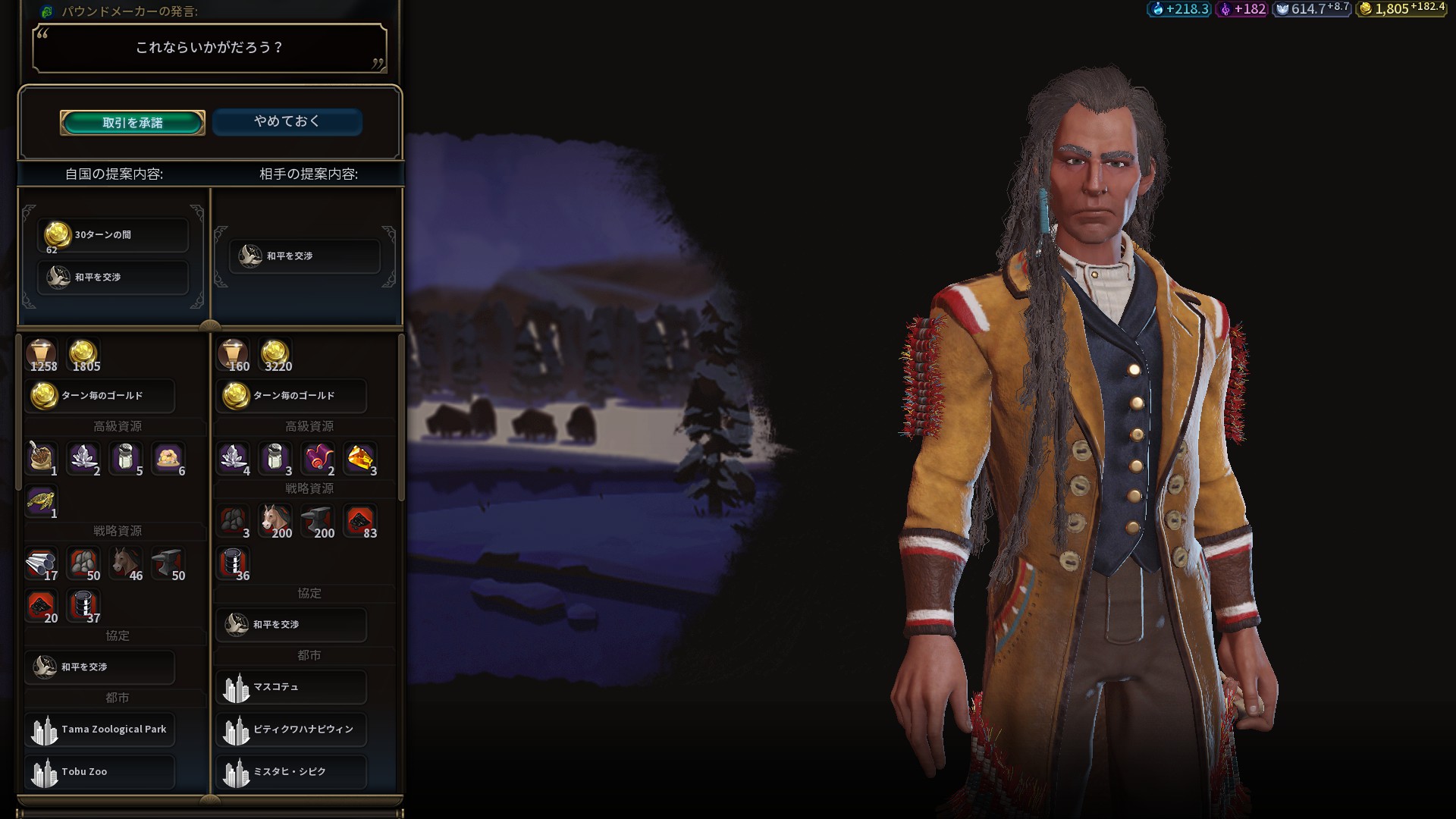The height and width of the screenshot is (819, 1456).
Task: Offer your 37 oil resource
Action: (84, 607)
